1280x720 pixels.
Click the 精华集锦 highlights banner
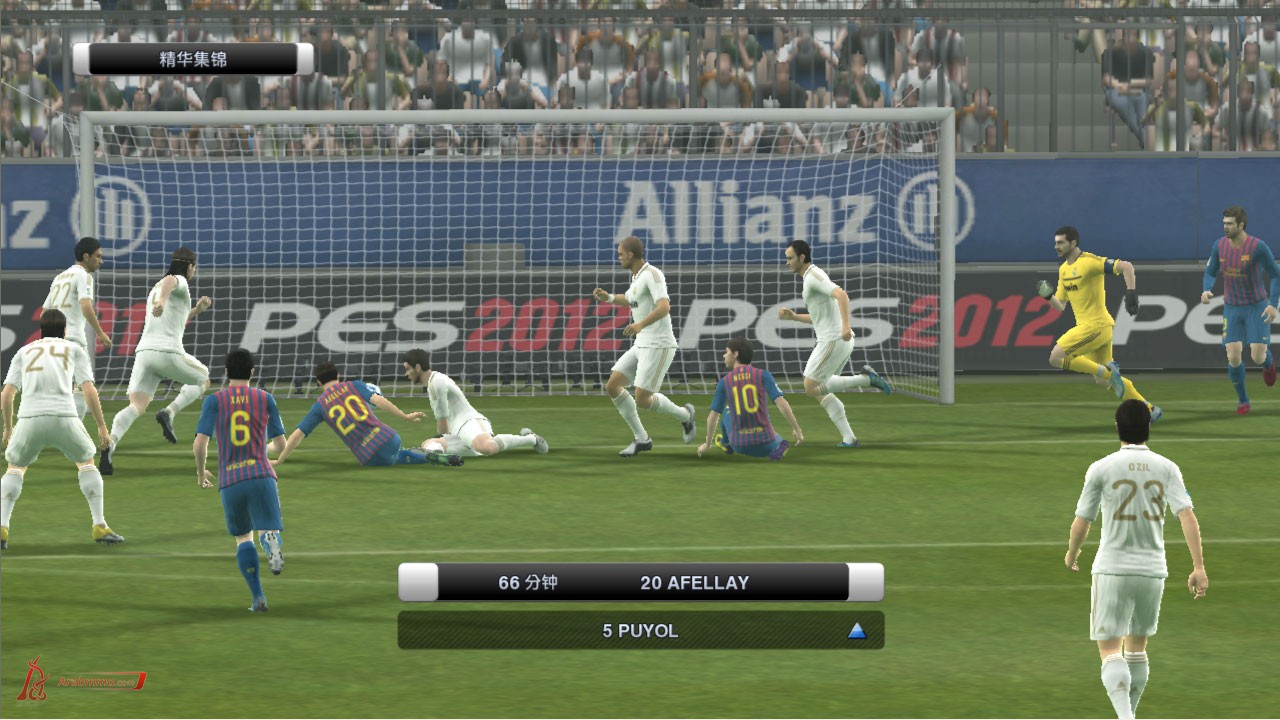click(x=193, y=59)
